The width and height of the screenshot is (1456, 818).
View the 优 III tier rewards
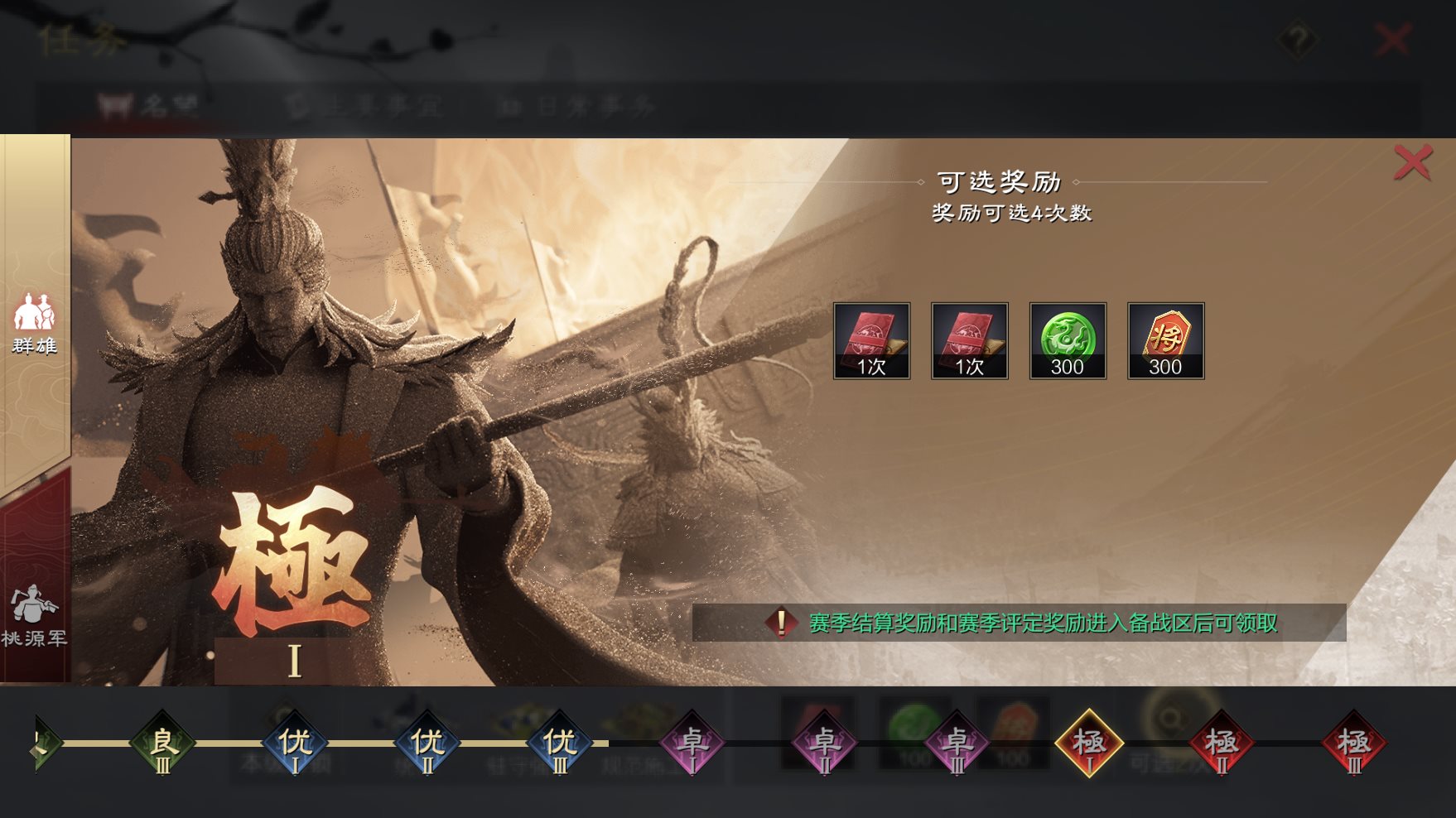[560, 743]
